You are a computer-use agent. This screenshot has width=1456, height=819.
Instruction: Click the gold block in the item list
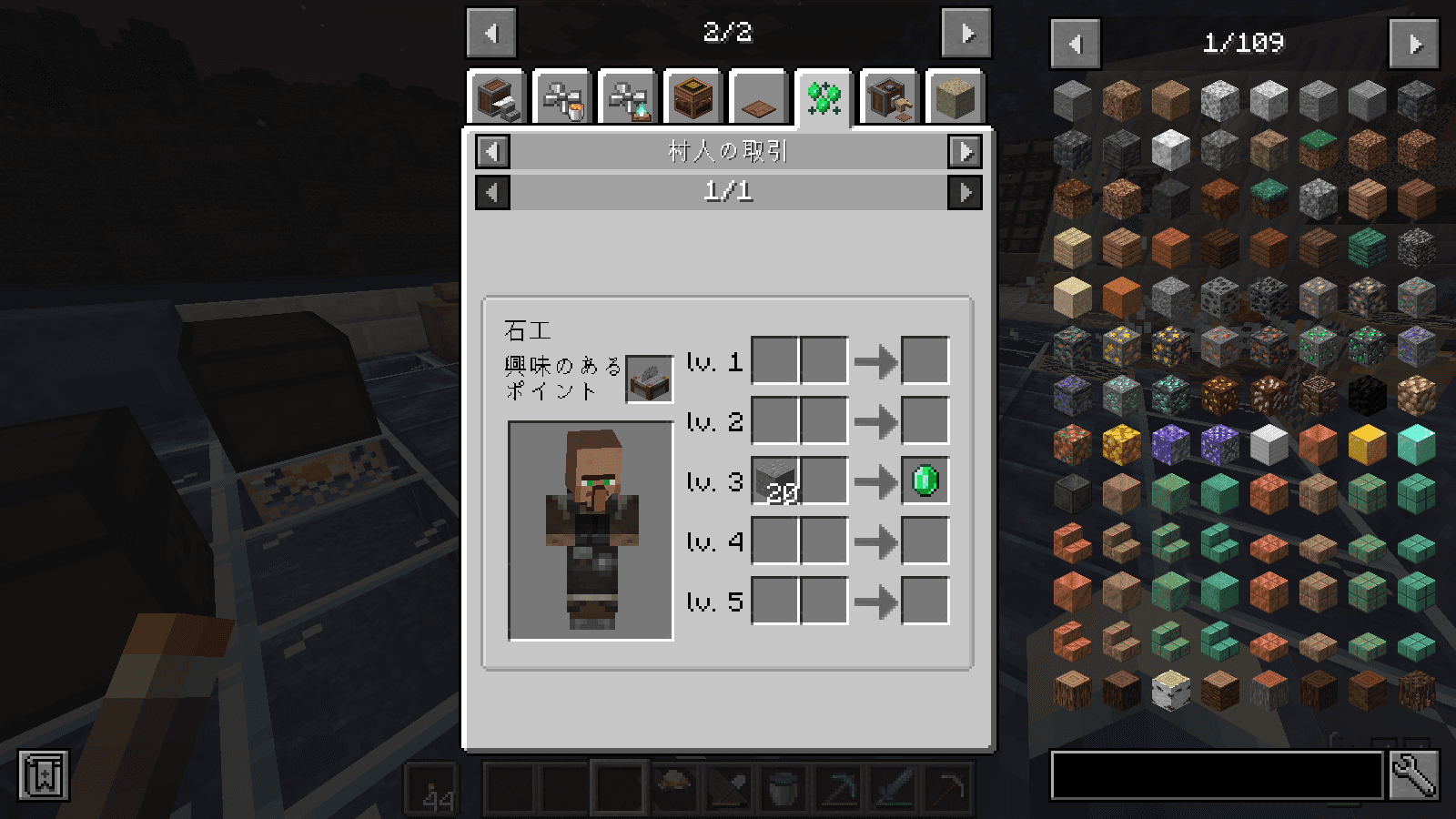coord(1367,444)
